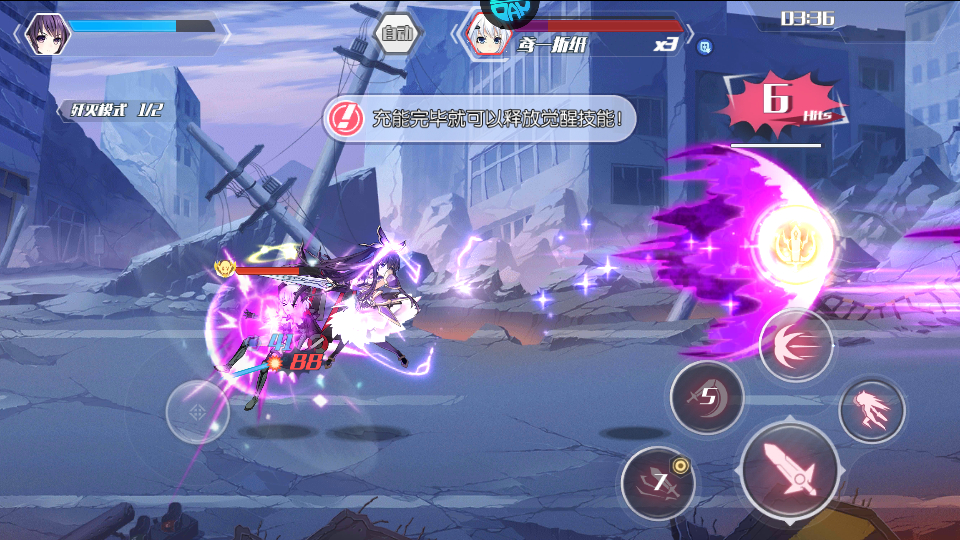Screen dimensions: 960x540
Task: Tap the awakening skill charge hint banner
Action: coord(479,119)
